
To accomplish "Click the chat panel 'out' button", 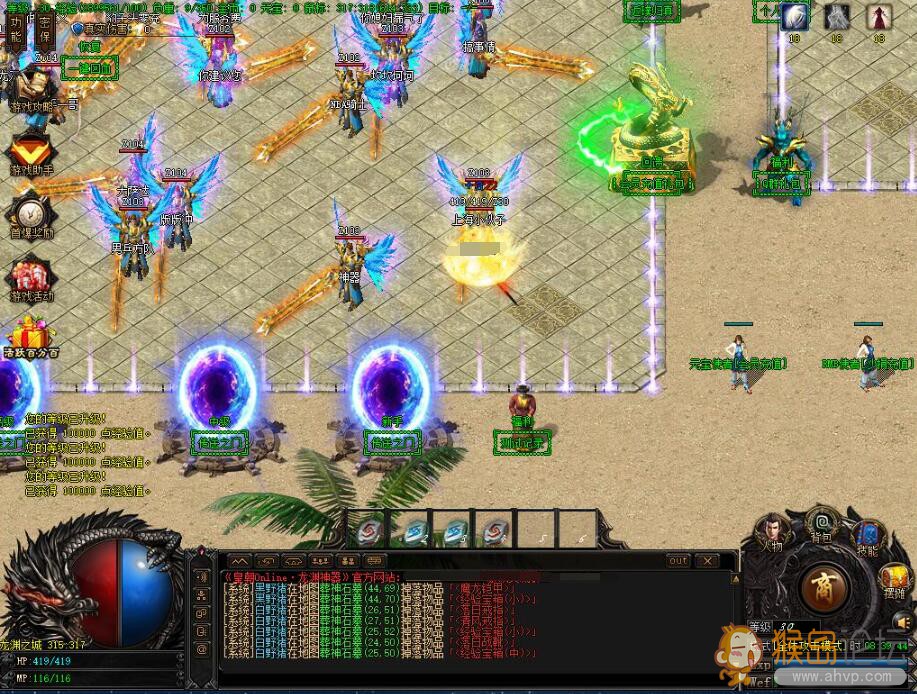I will pos(678,561).
